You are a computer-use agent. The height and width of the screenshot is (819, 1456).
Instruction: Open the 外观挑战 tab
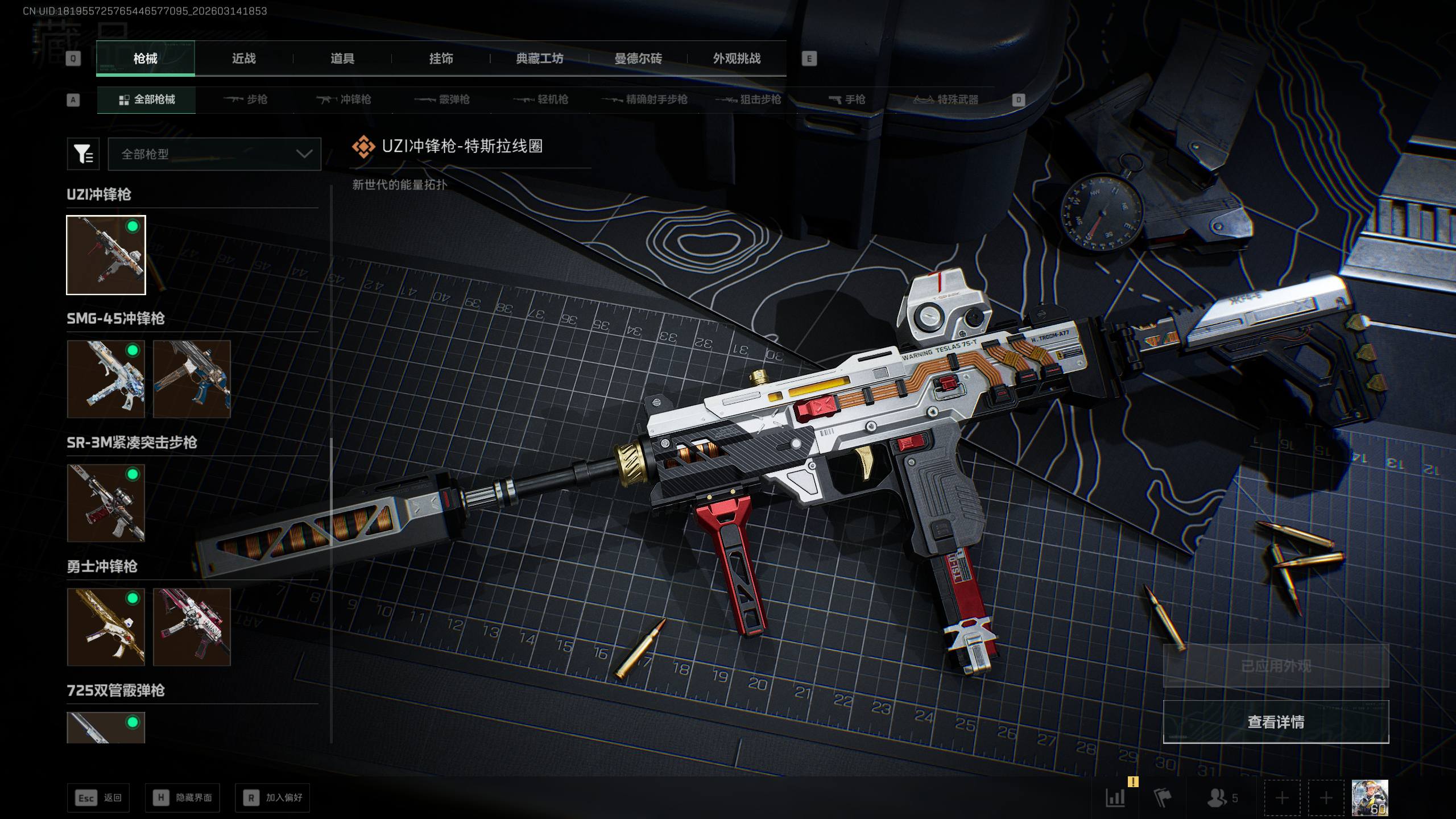(x=737, y=59)
